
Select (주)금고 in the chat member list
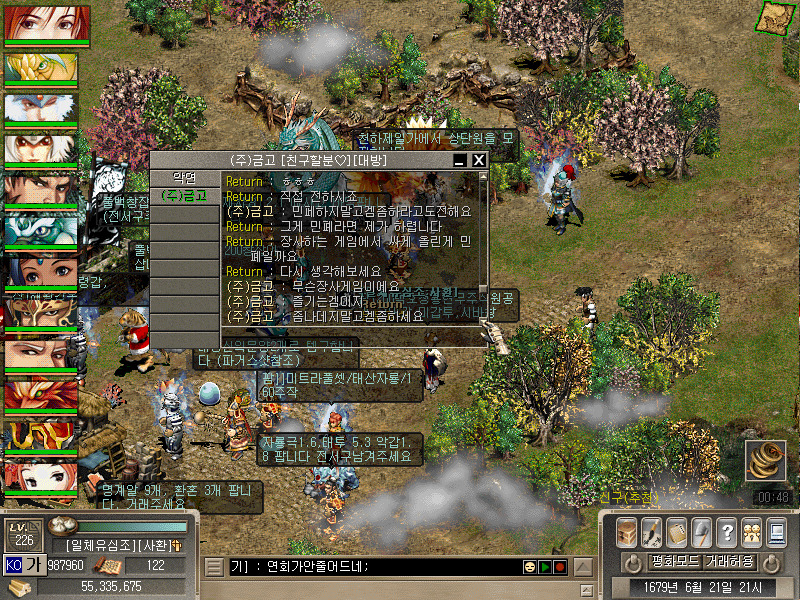184,196
